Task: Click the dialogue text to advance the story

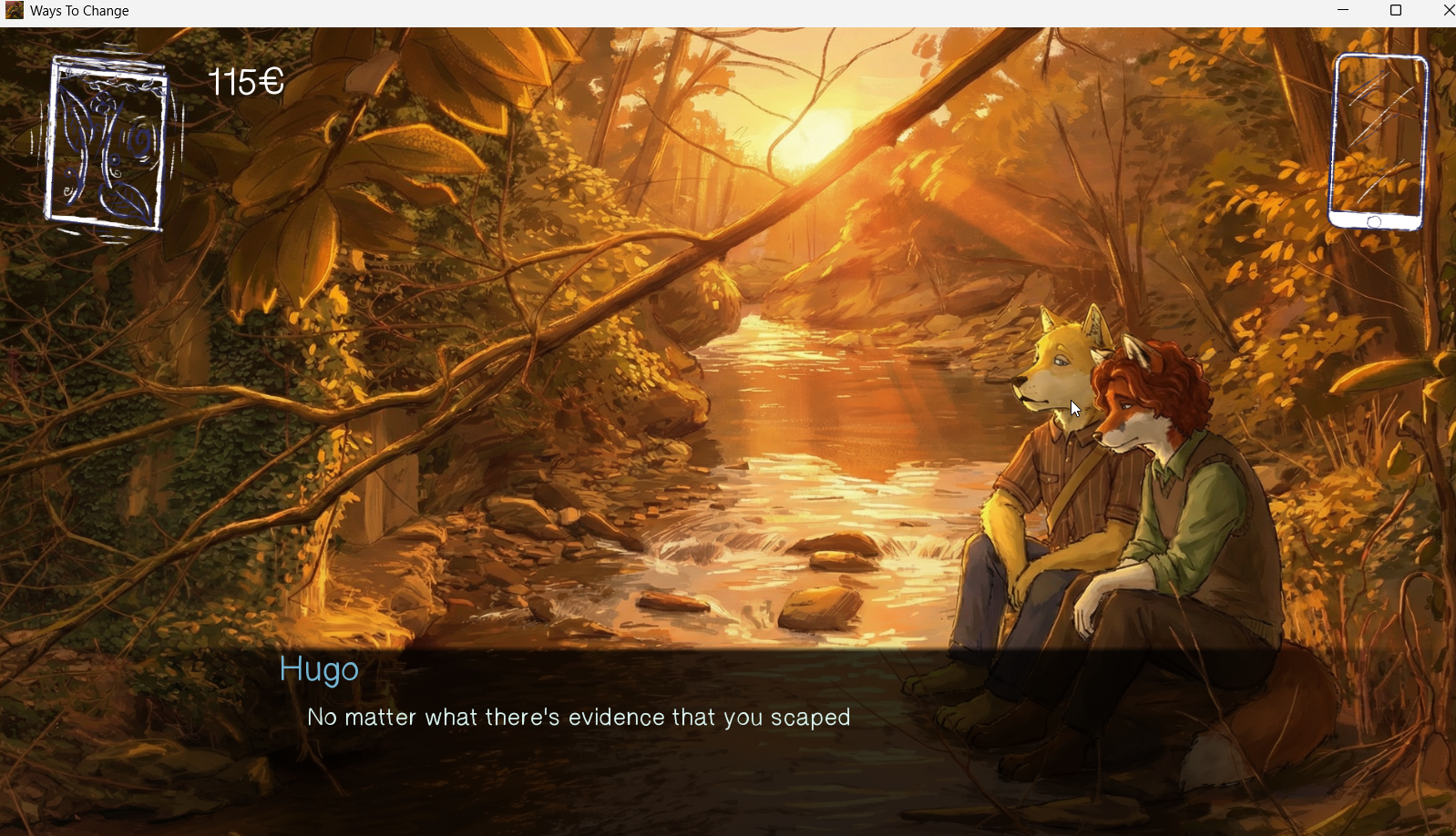Action: 579,717
